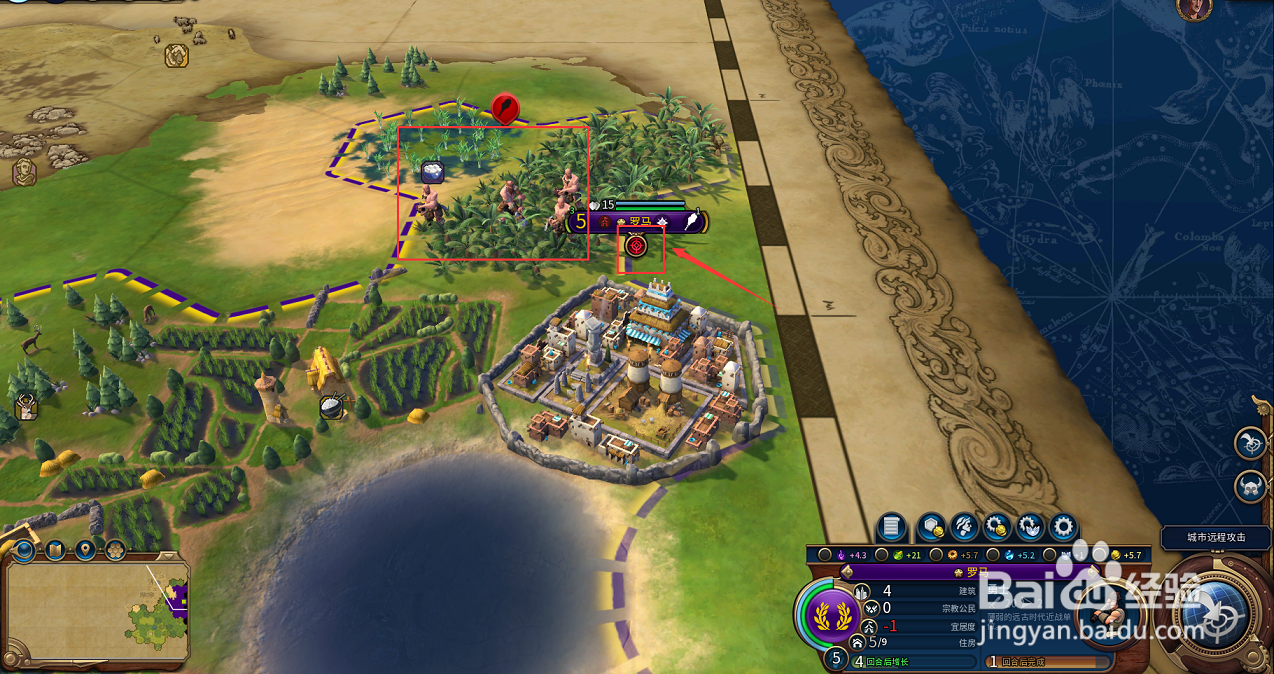The image size is (1274, 674).
Task: Open the map pins button
Action: tap(85, 549)
